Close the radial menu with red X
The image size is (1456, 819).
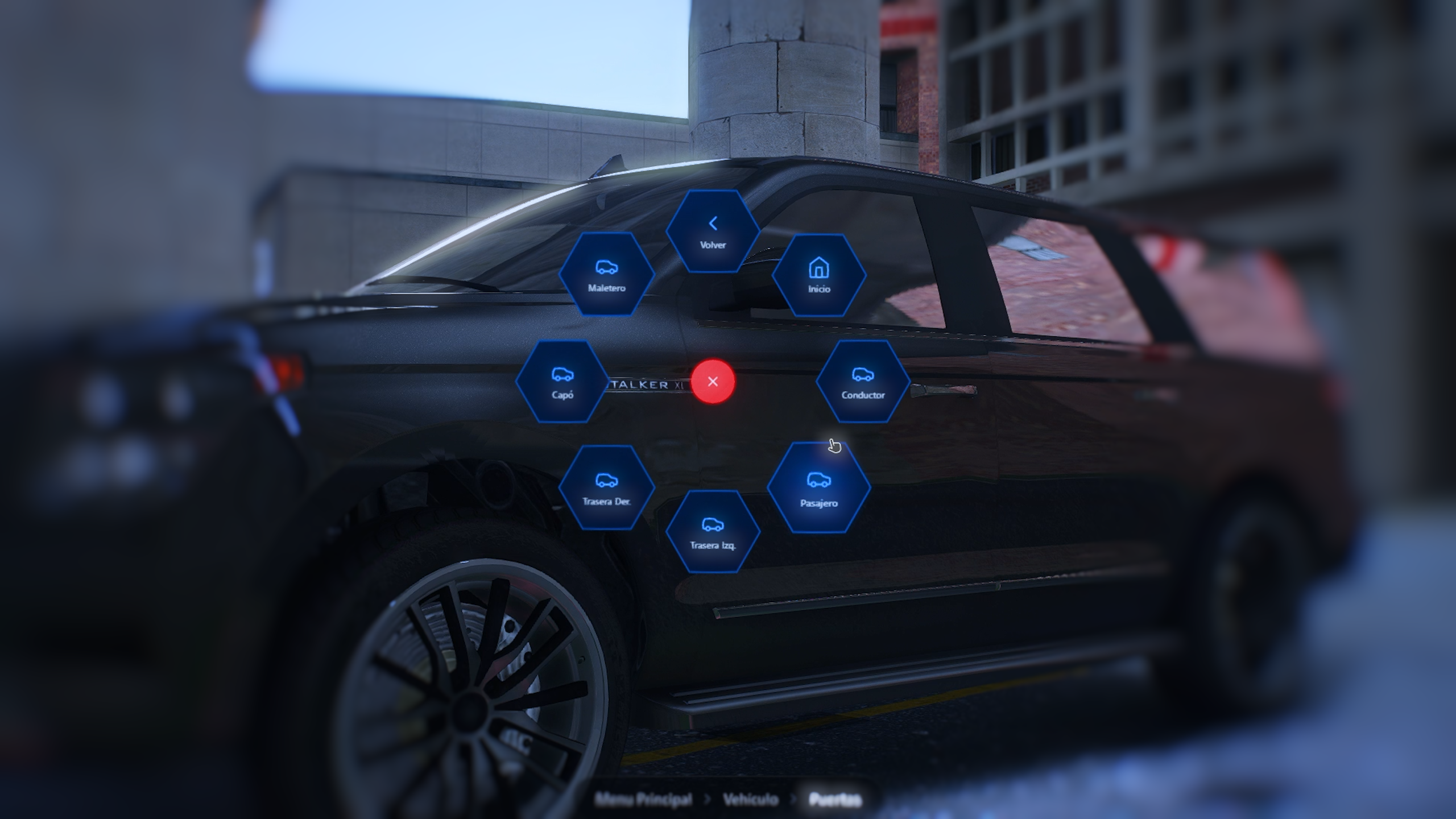pyautogui.click(x=713, y=382)
